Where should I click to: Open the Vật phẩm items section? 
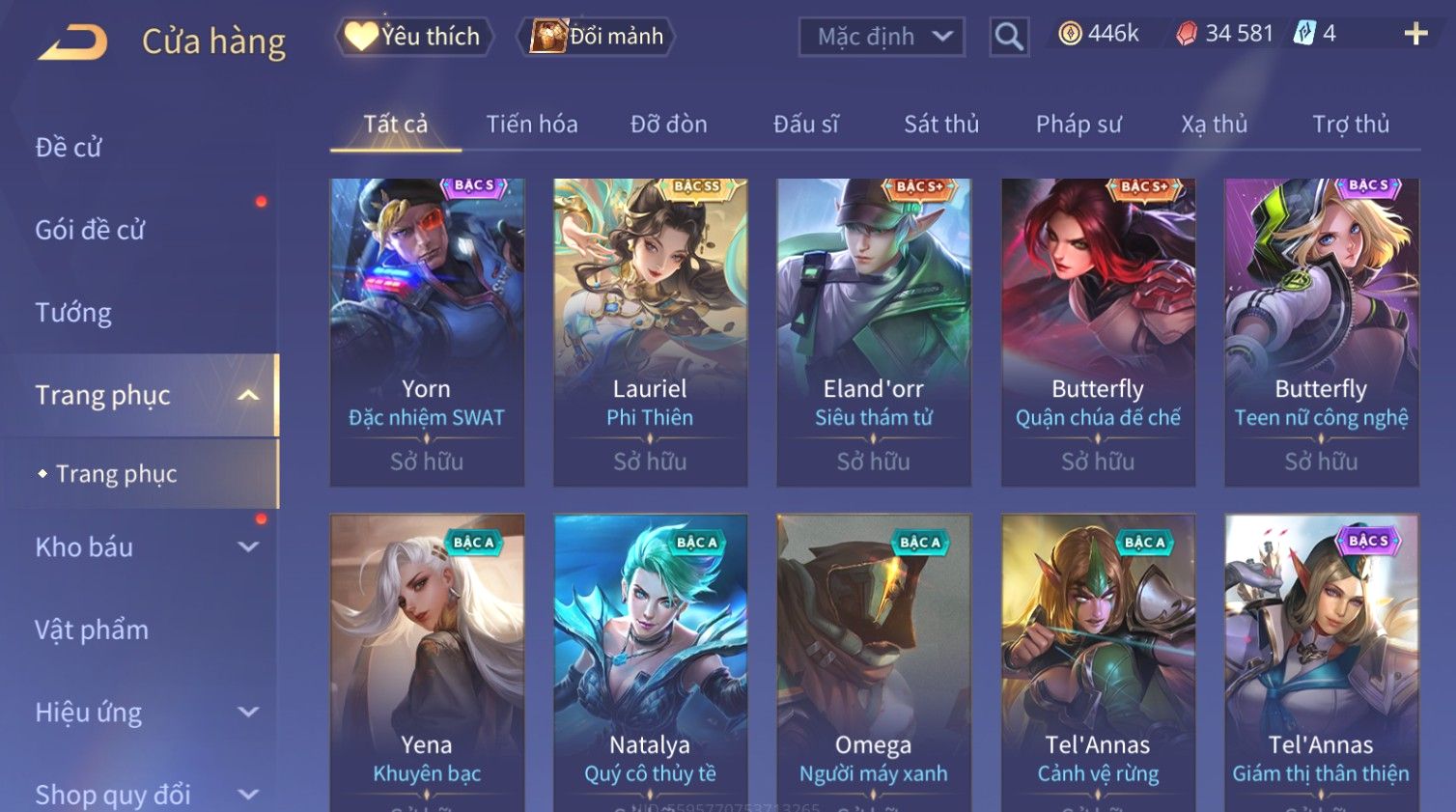92,630
